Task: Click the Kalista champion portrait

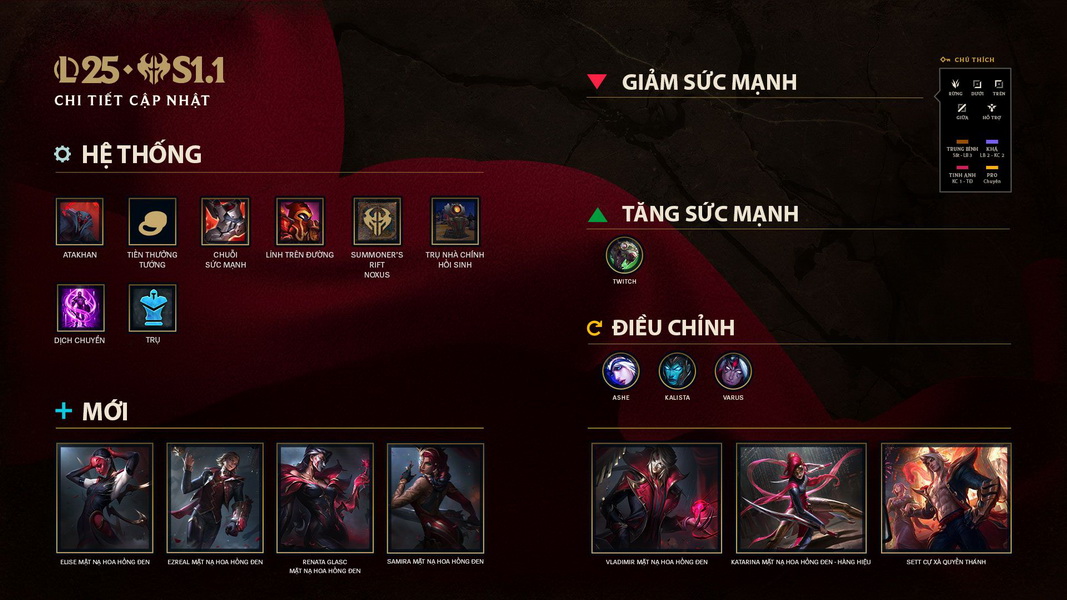Action: (x=677, y=372)
